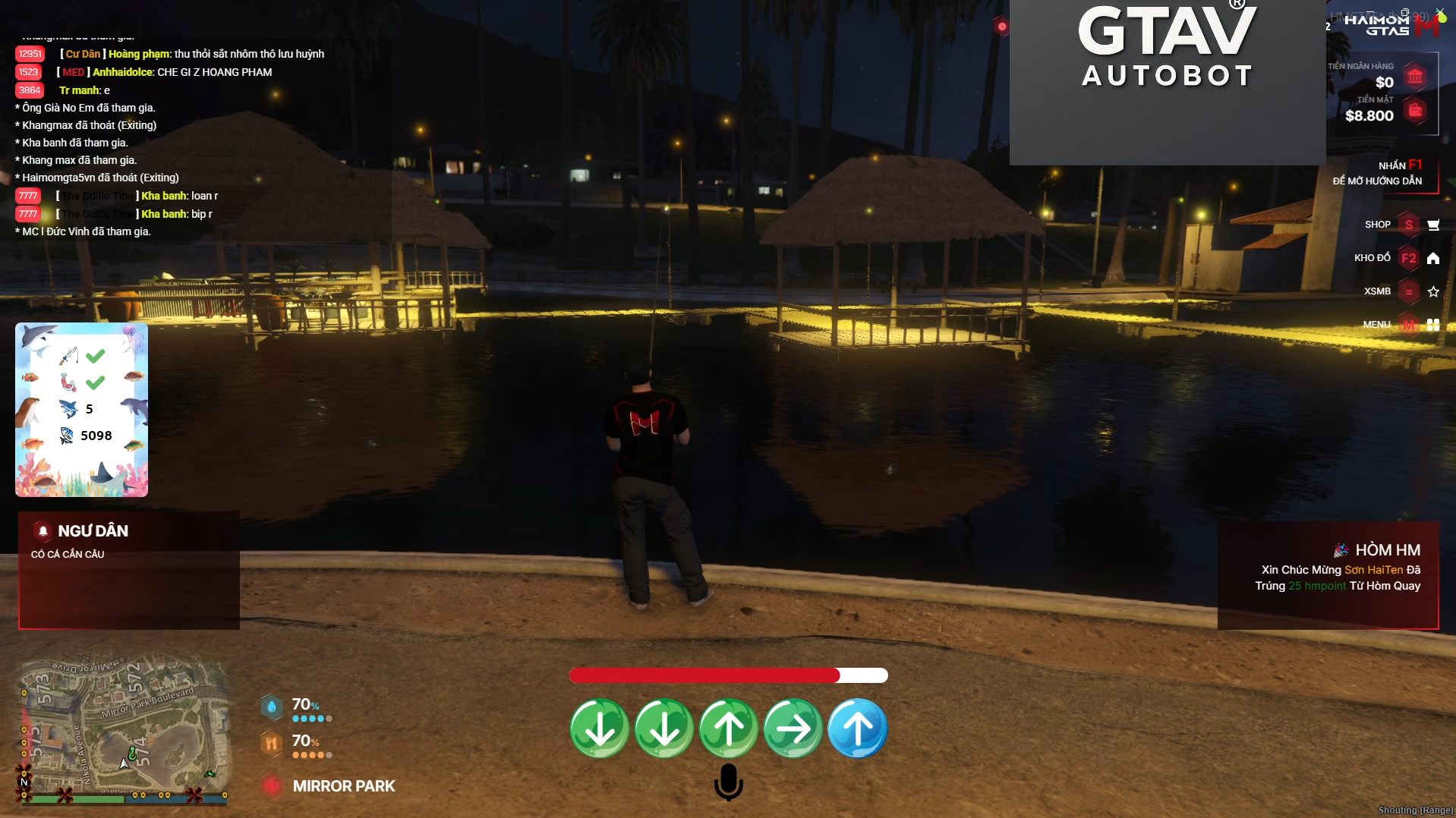
Task: Open the KHO ĐỒ inventory
Action: pyautogui.click(x=1408, y=258)
